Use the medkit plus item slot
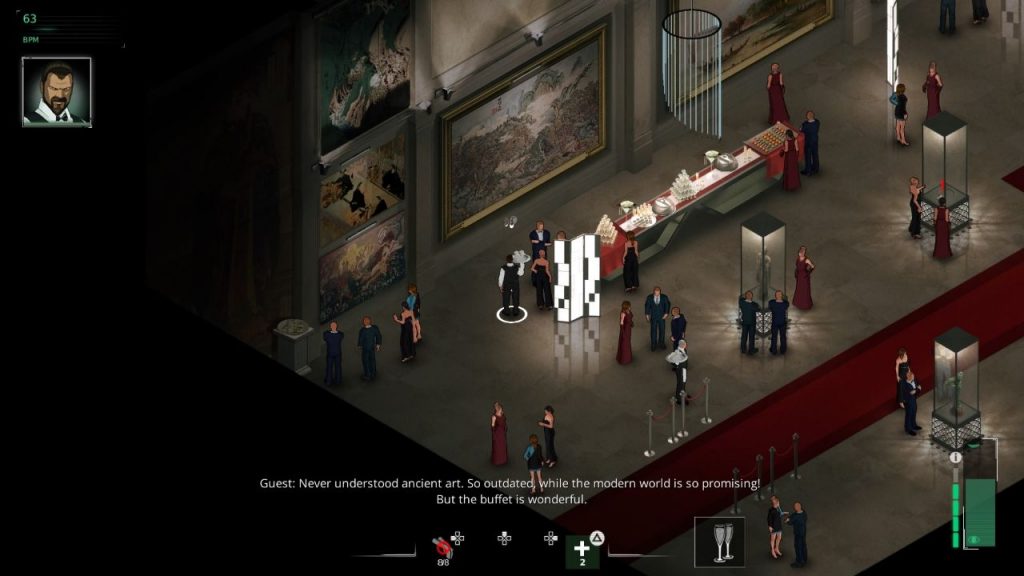 click(x=582, y=550)
